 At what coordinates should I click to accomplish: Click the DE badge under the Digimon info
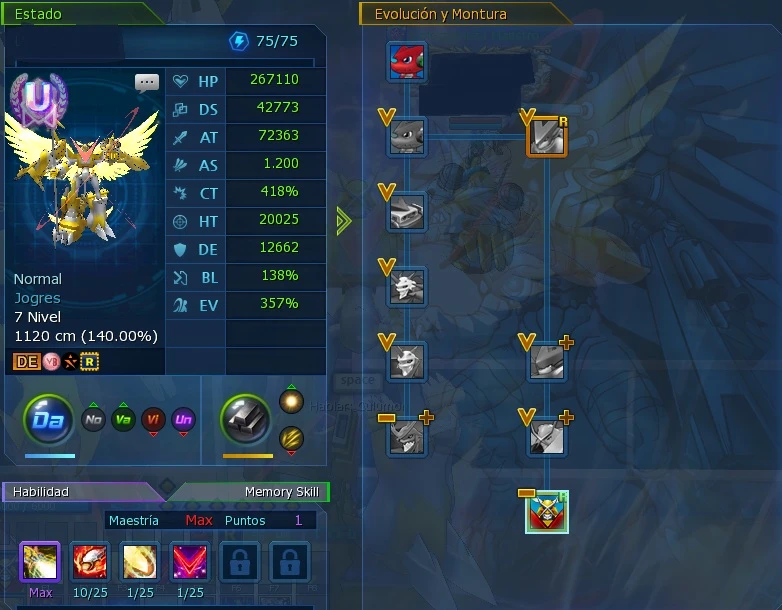(26, 361)
